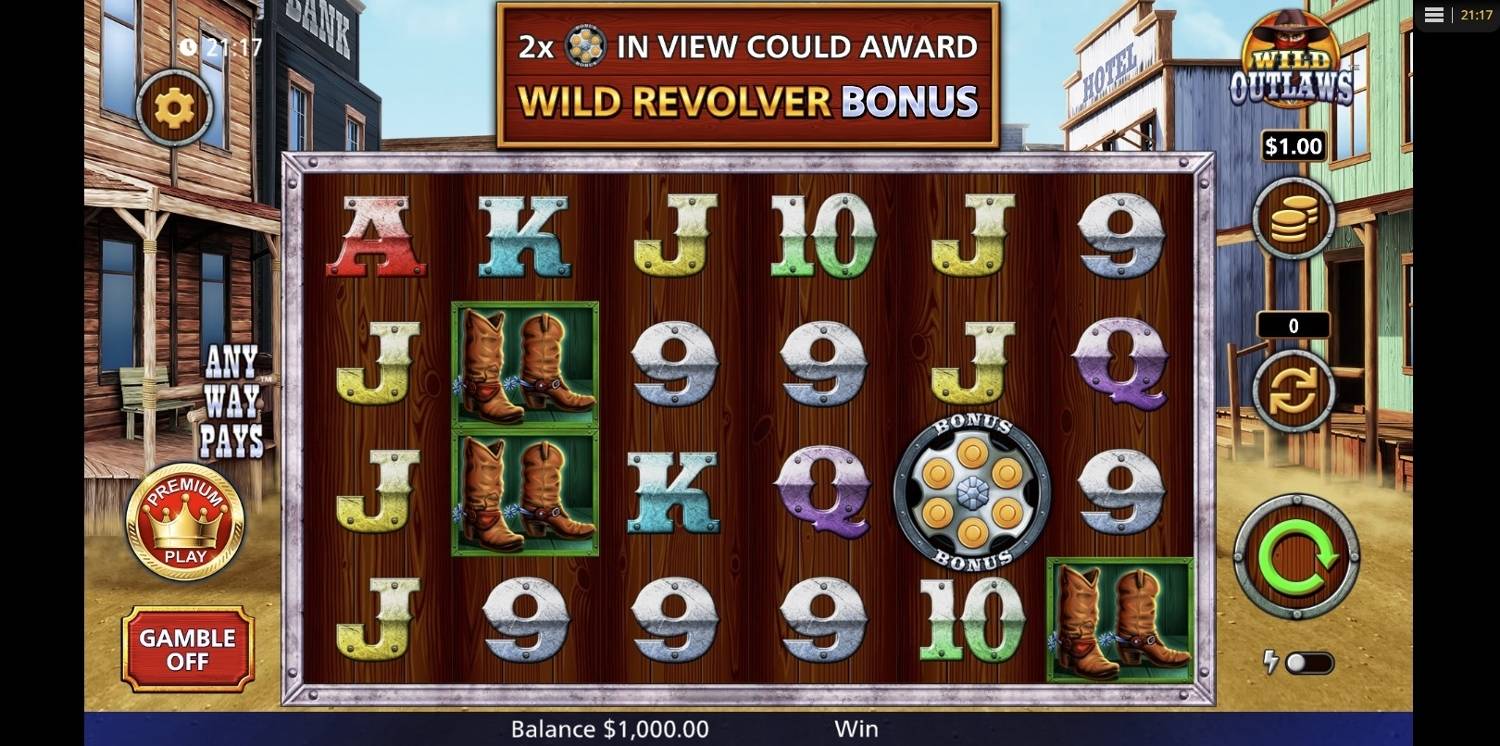Open the autoplay spins button

click(x=1294, y=391)
